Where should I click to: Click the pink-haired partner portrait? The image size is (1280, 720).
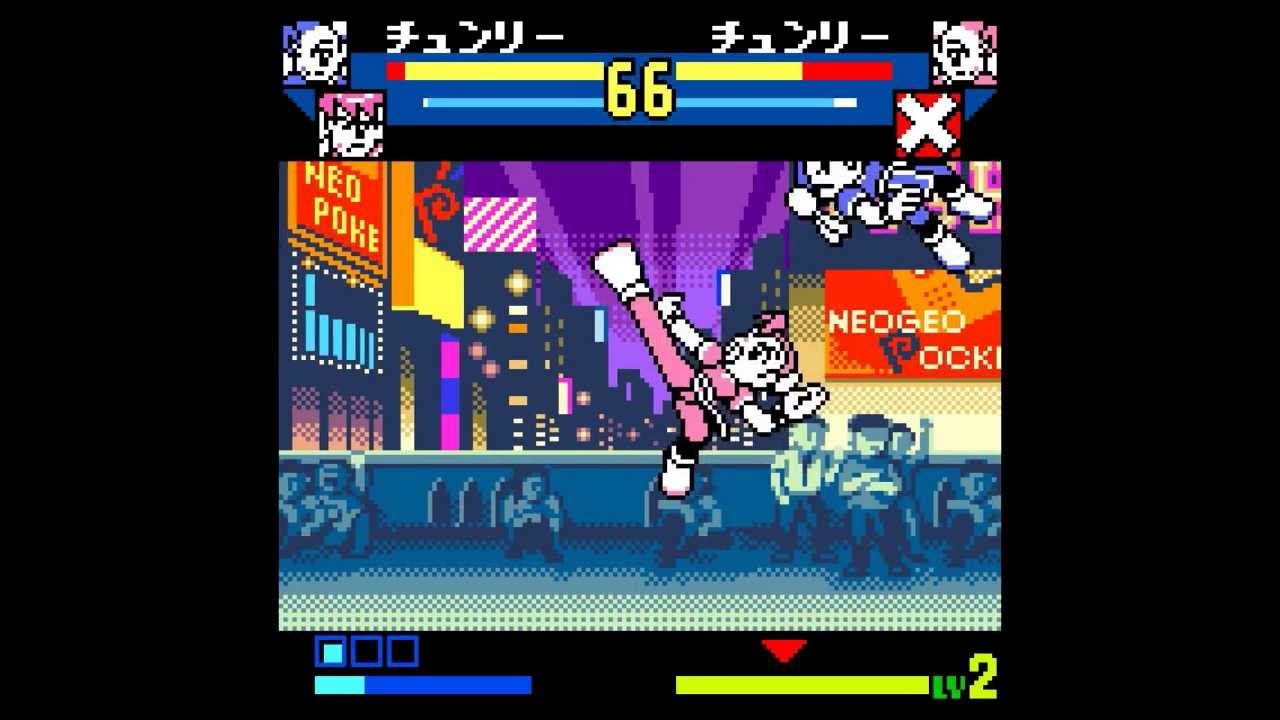pyautogui.click(x=351, y=124)
